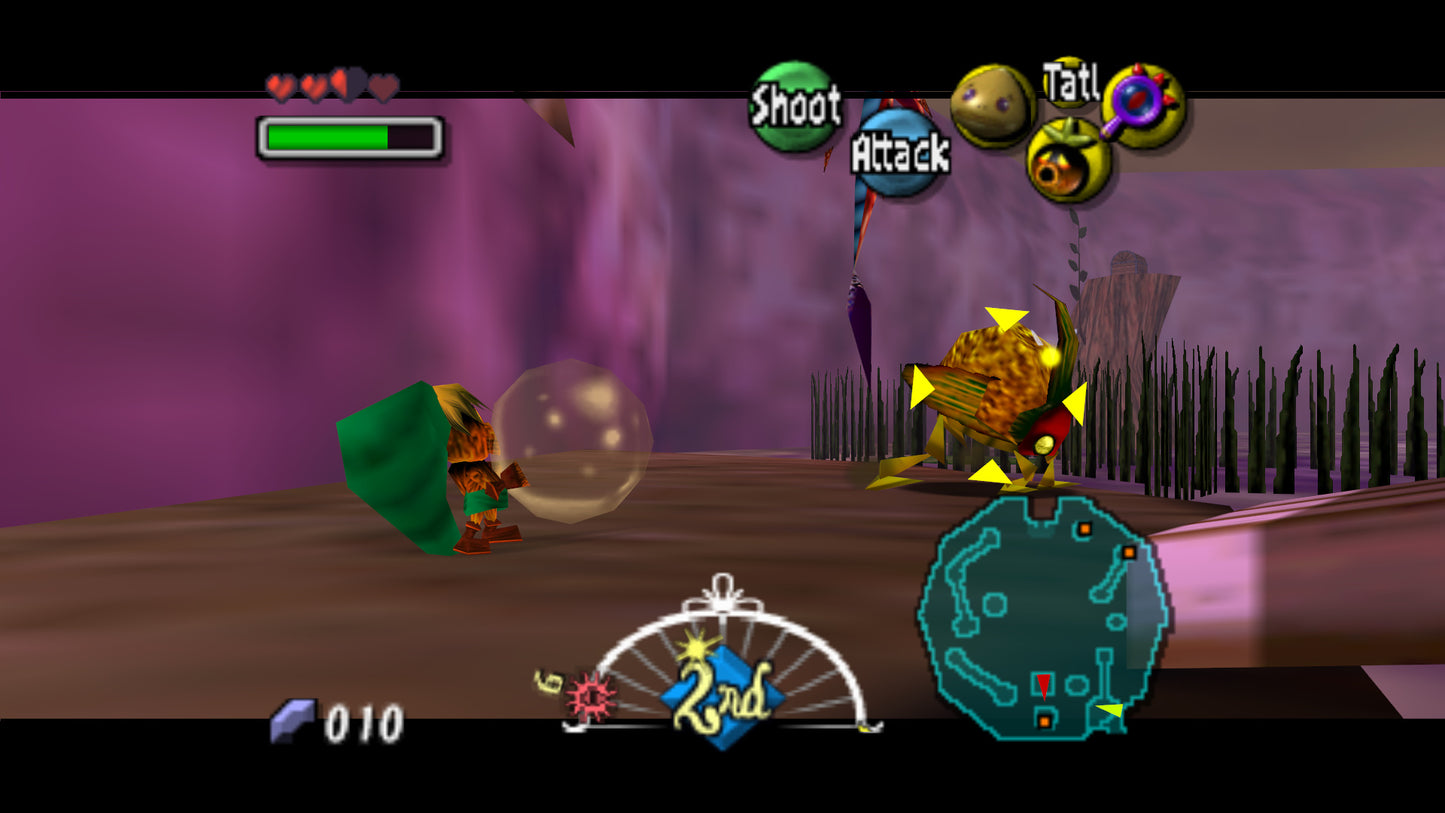Click the rupee icon beside the counter
This screenshot has height=813, width=1445.
(x=291, y=720)
